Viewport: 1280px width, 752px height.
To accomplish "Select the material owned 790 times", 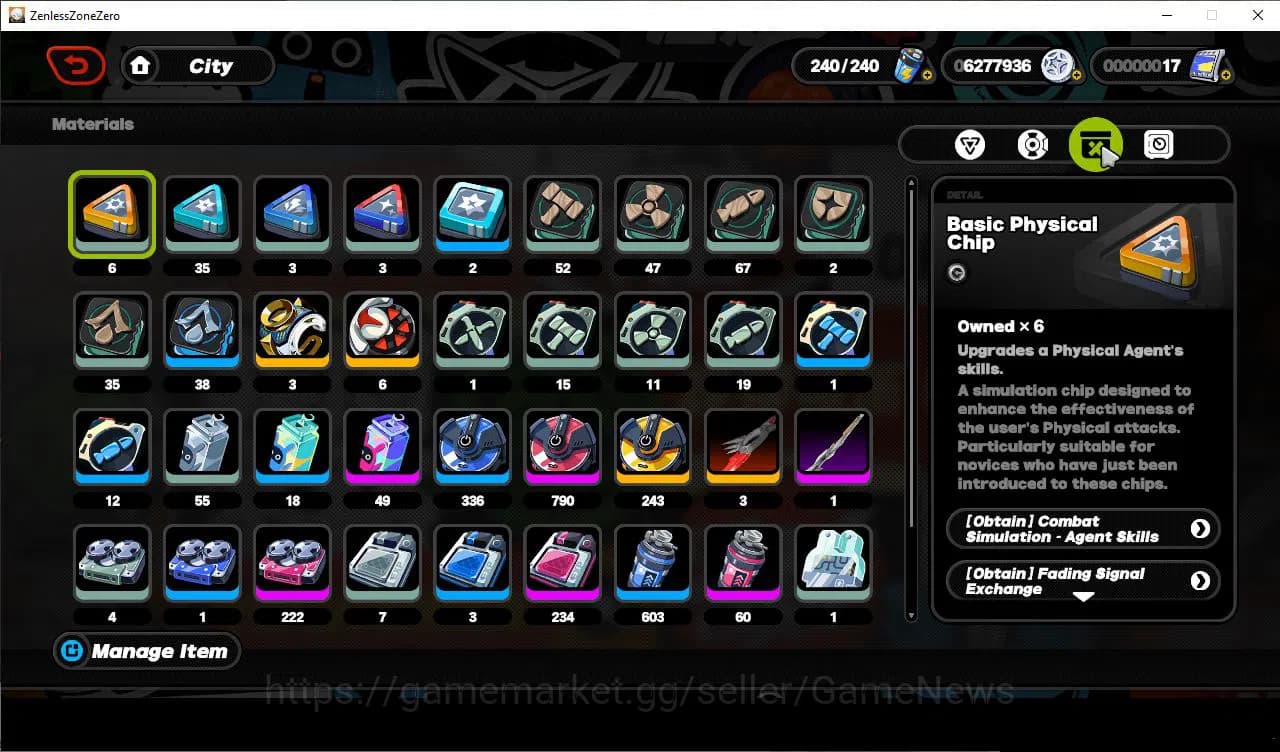I will pos(562,447).
